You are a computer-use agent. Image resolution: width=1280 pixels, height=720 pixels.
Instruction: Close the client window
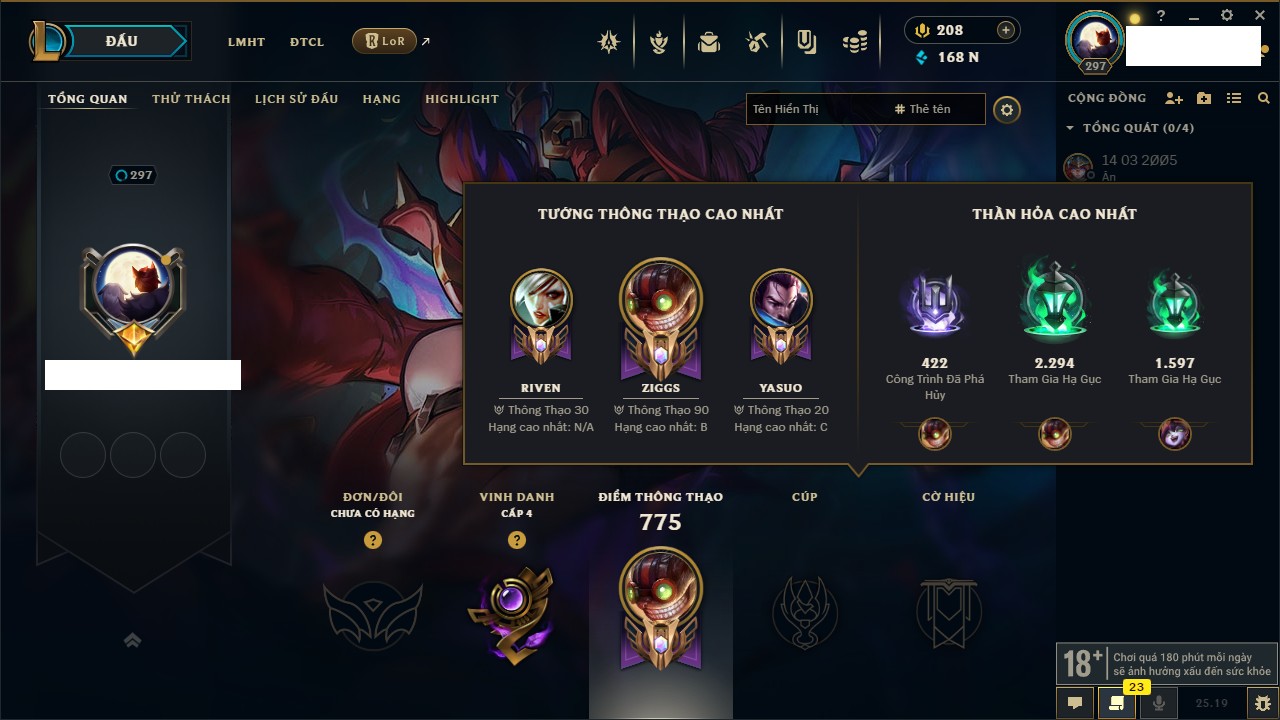click(x=1261, y=16)
